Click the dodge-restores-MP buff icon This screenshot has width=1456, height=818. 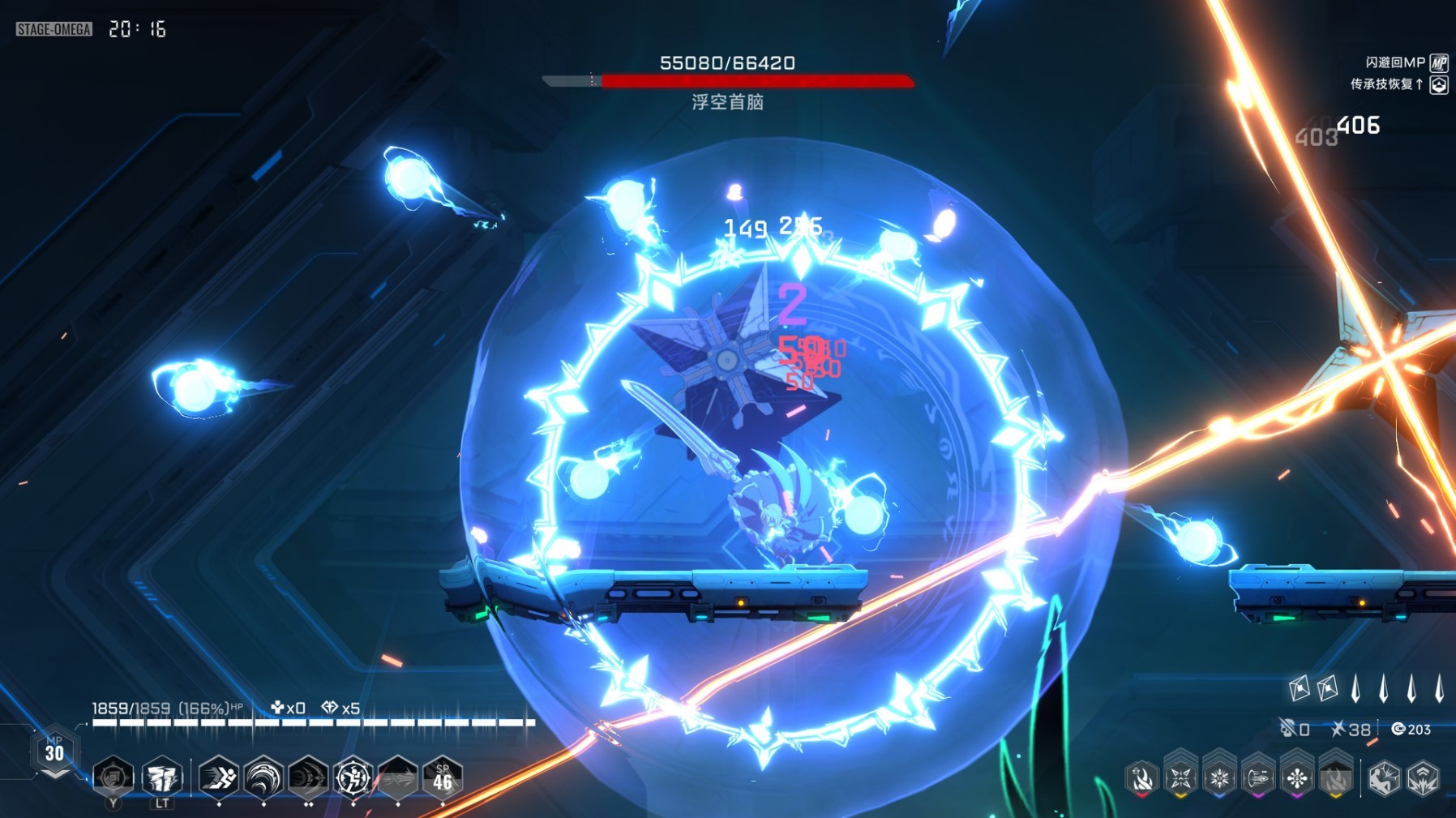click(1439, 62)
